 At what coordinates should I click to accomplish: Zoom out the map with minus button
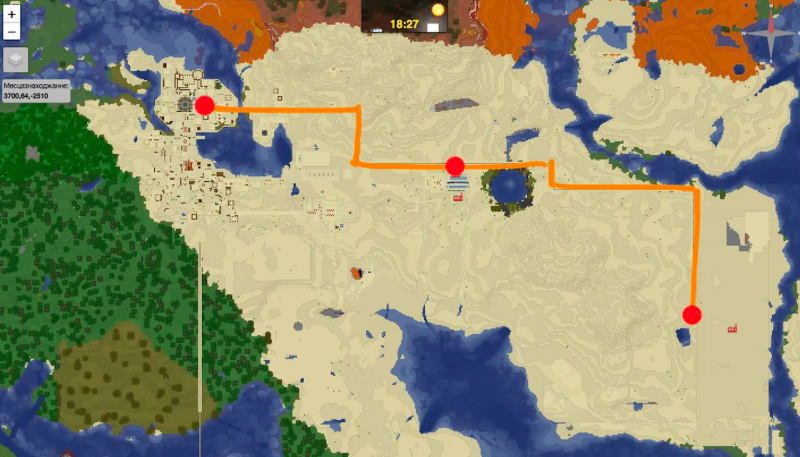11,32
